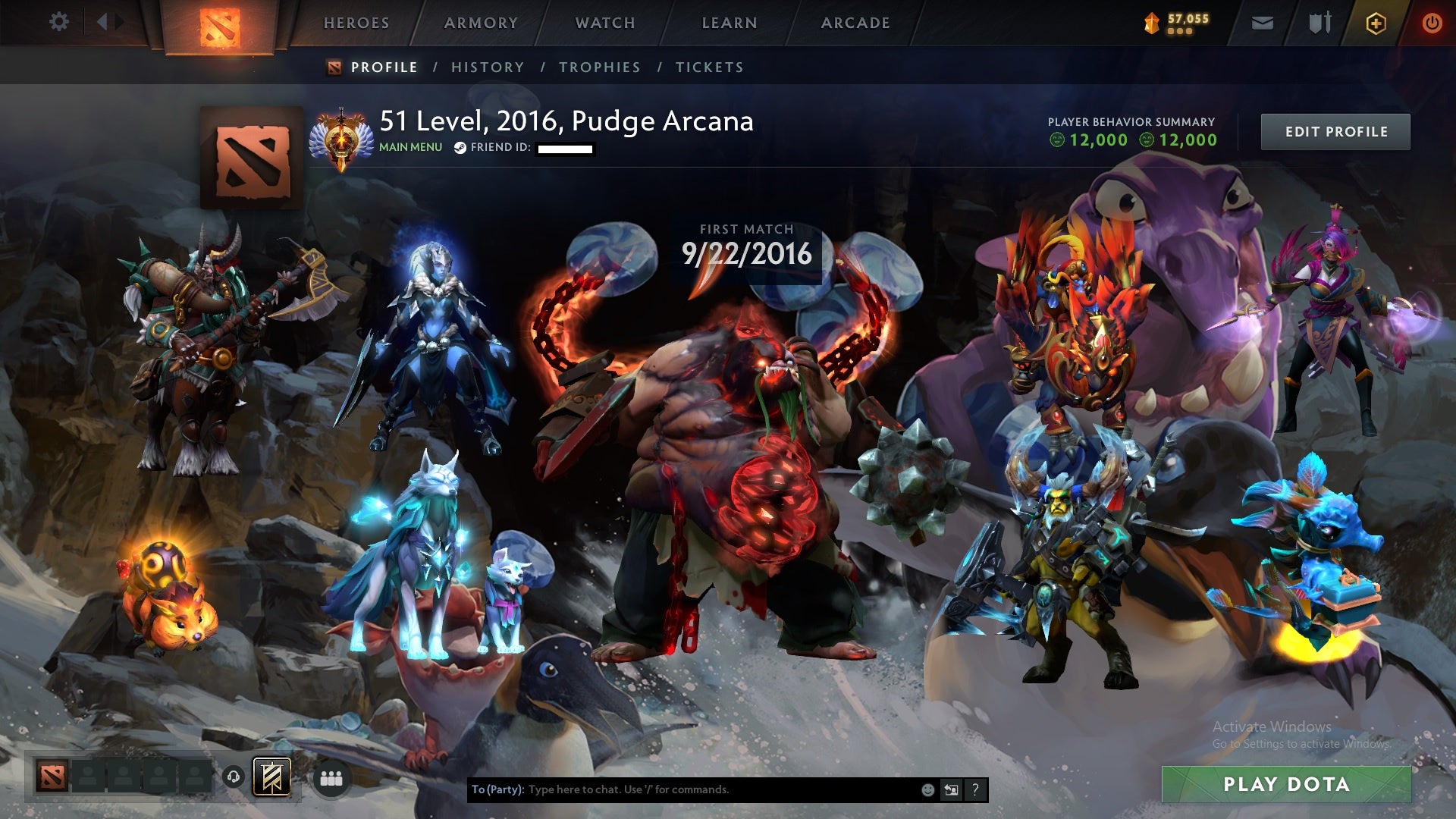The image size is (1456, 819).
Task: Open the friends list group icon
Action: point(331,778)
